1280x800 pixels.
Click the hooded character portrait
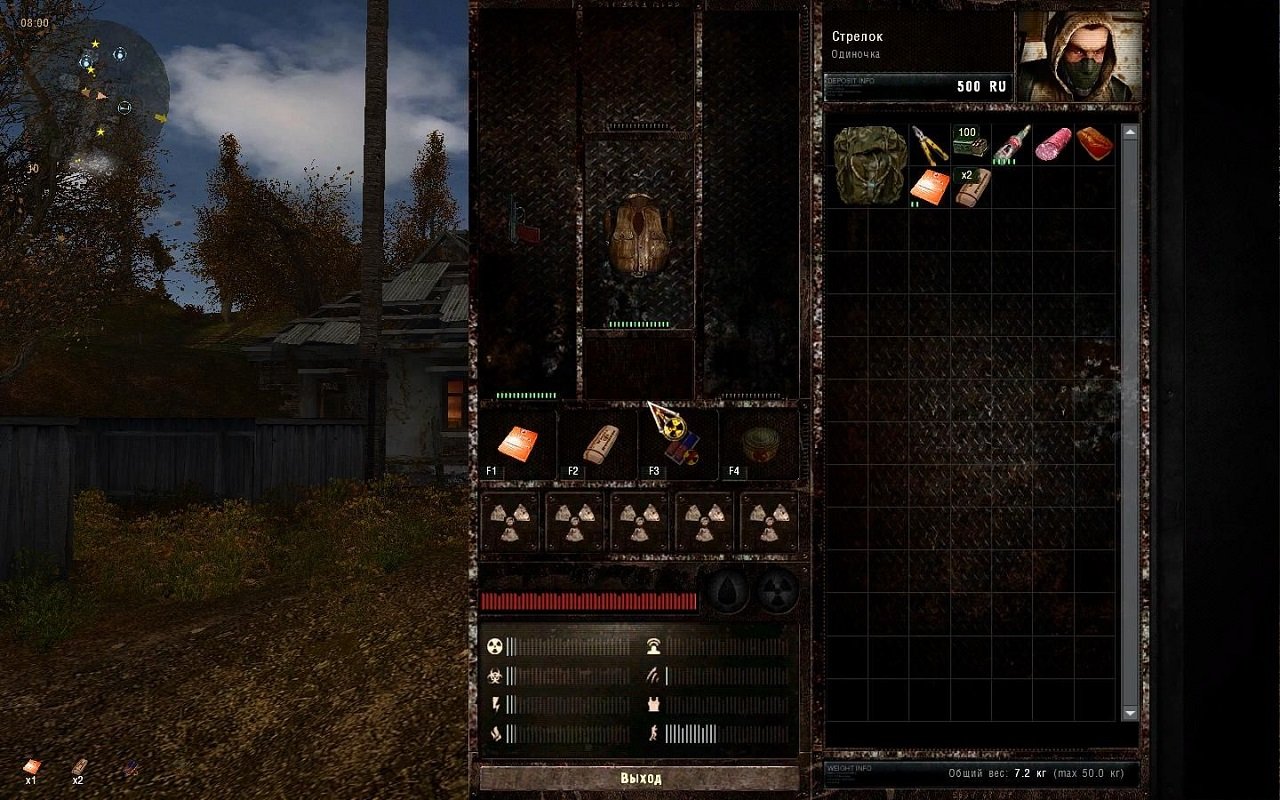pyautogui.click(x=1076, y=57)
